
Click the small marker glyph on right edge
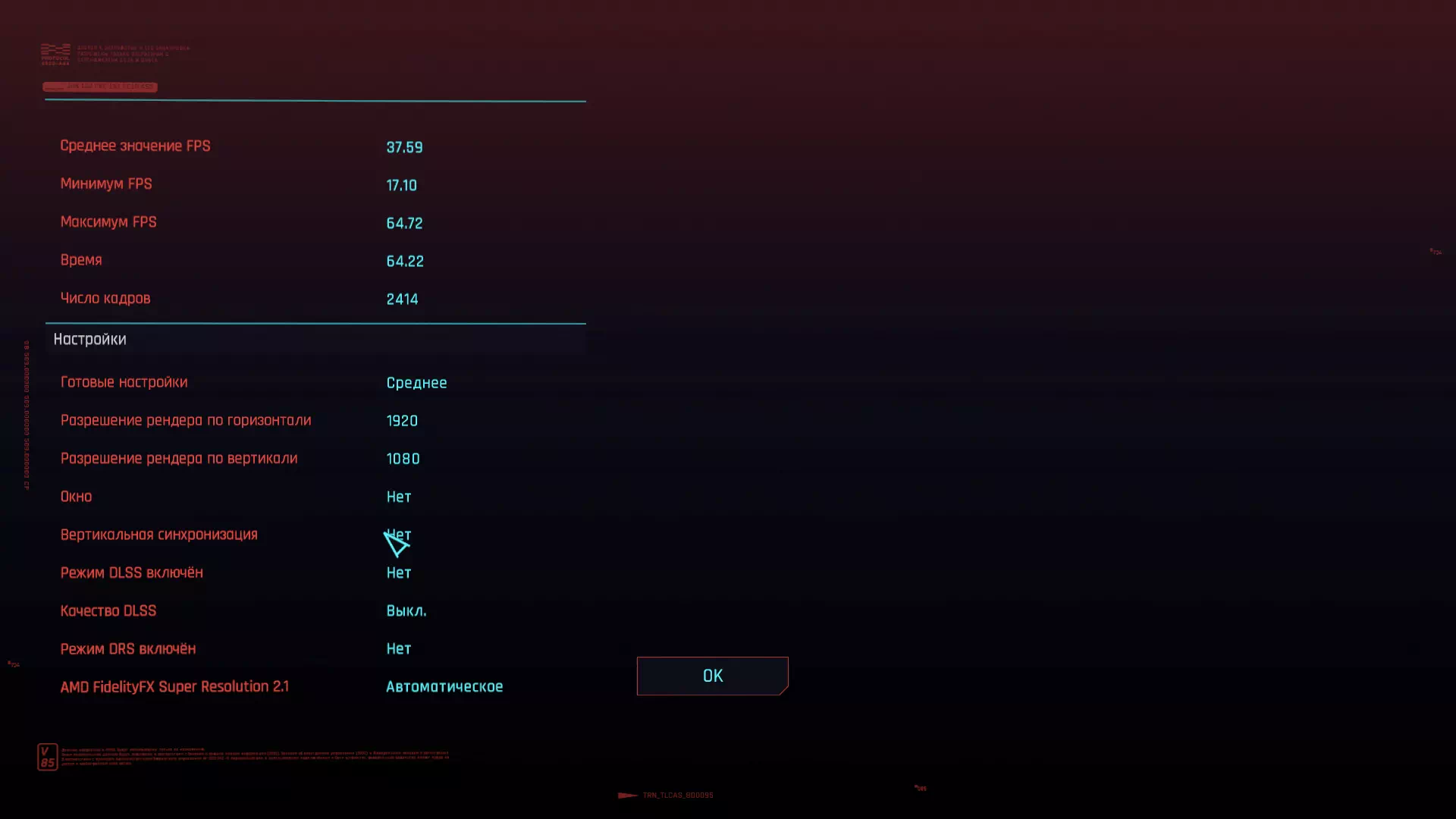click(1436, 251)
